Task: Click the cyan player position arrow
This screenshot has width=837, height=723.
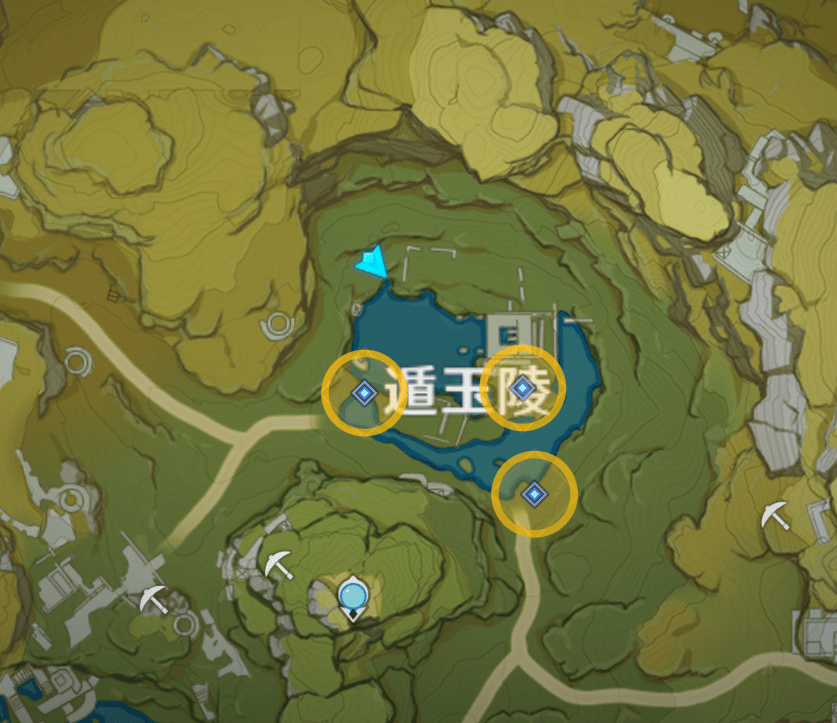Action: click(373, 263)
